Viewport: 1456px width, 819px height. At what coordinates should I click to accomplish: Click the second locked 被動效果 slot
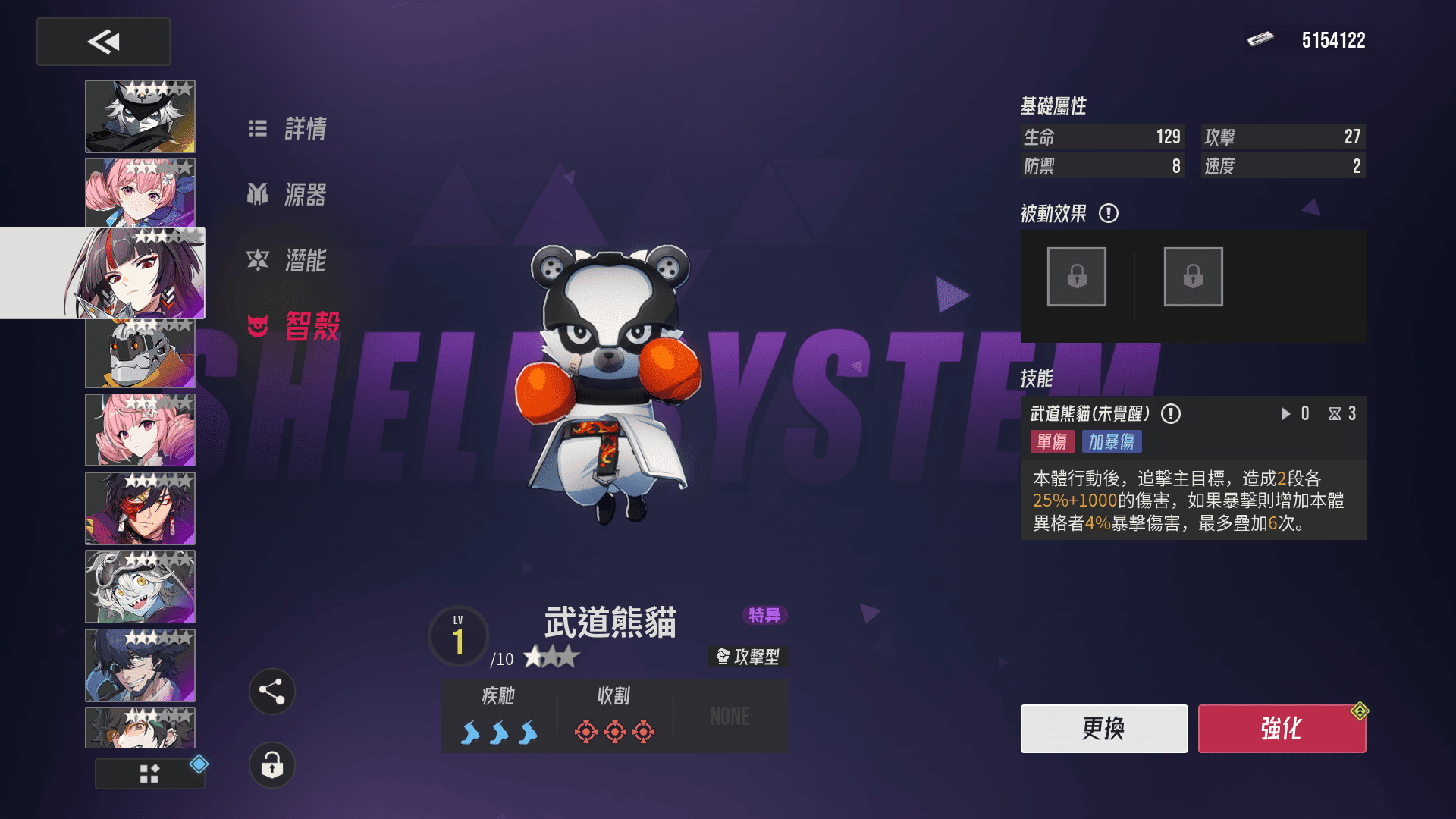point(1193,276)
